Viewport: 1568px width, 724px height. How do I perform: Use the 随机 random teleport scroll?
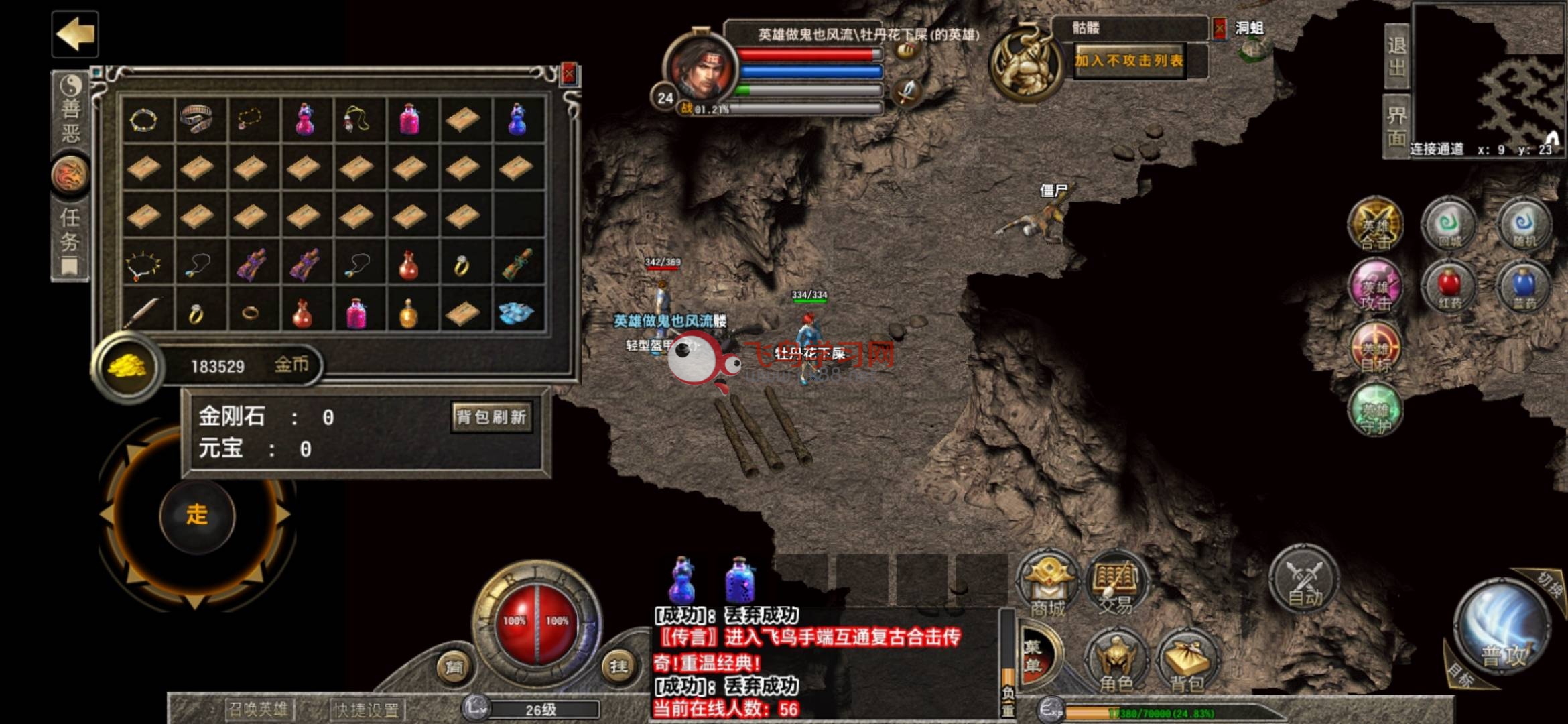pos(1524,226)
